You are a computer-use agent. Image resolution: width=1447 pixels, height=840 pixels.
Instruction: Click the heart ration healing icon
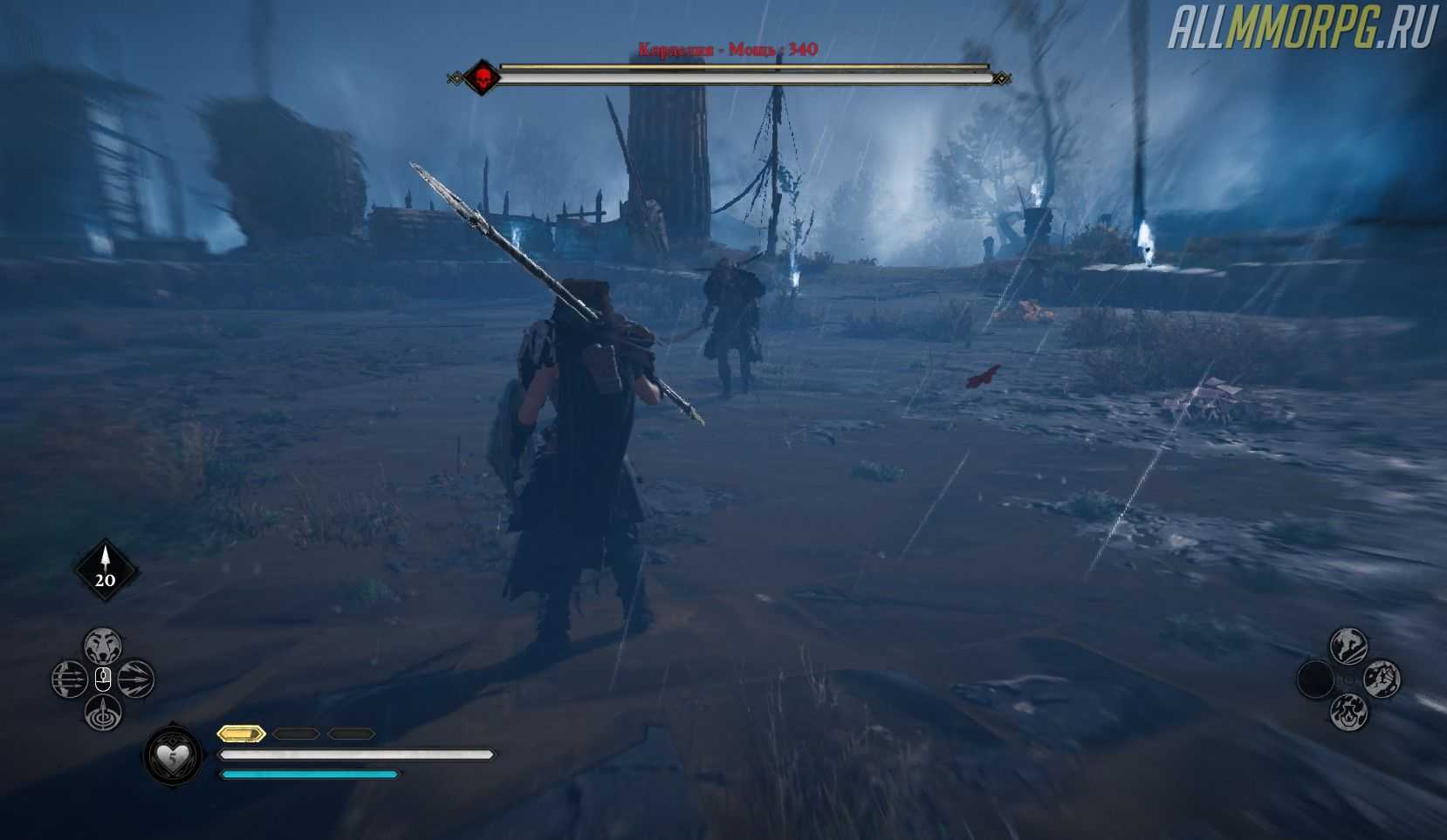coord(173,757)
